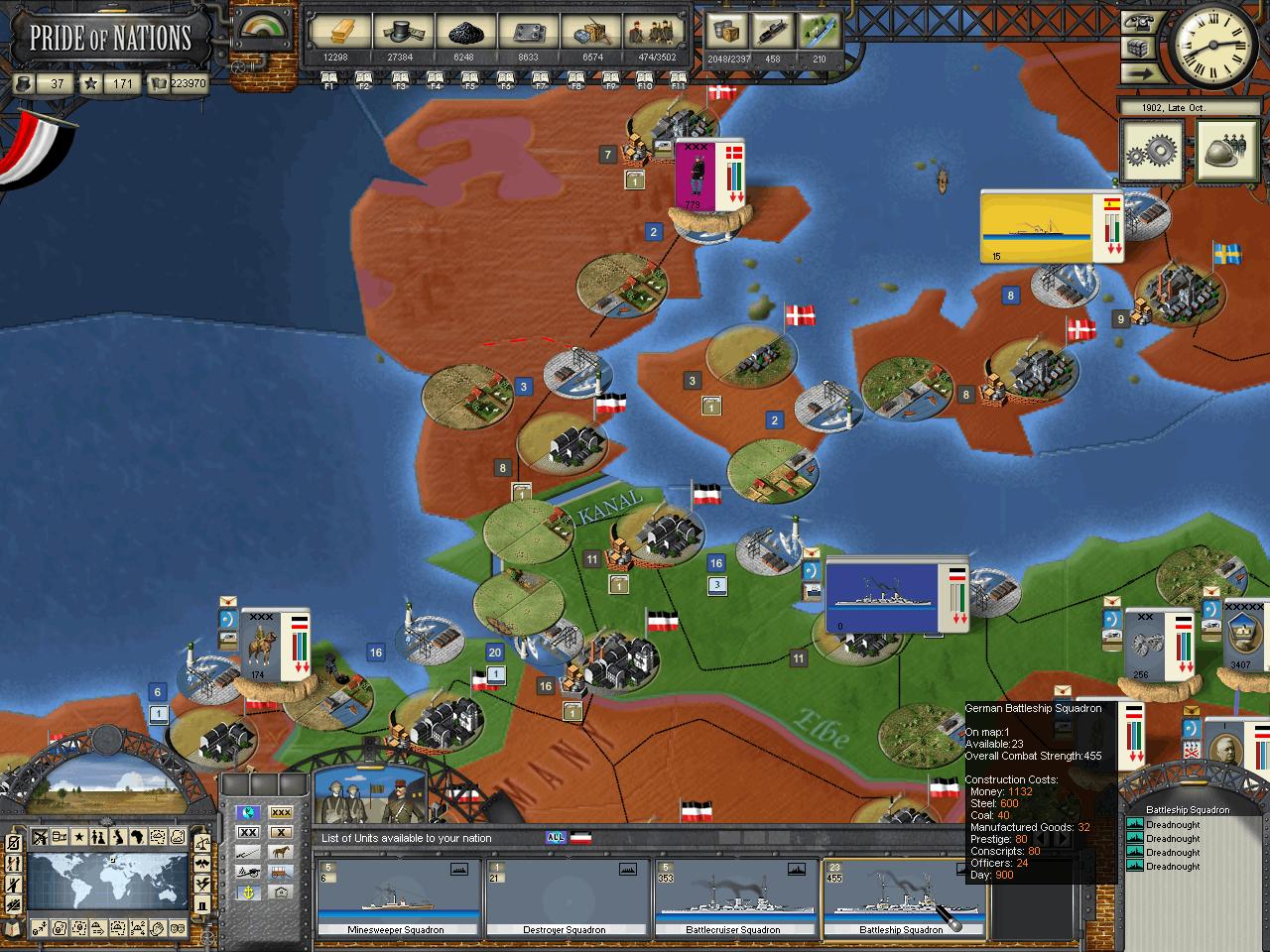Select the yellow Spanish fleet counter

click(1036, 227)
